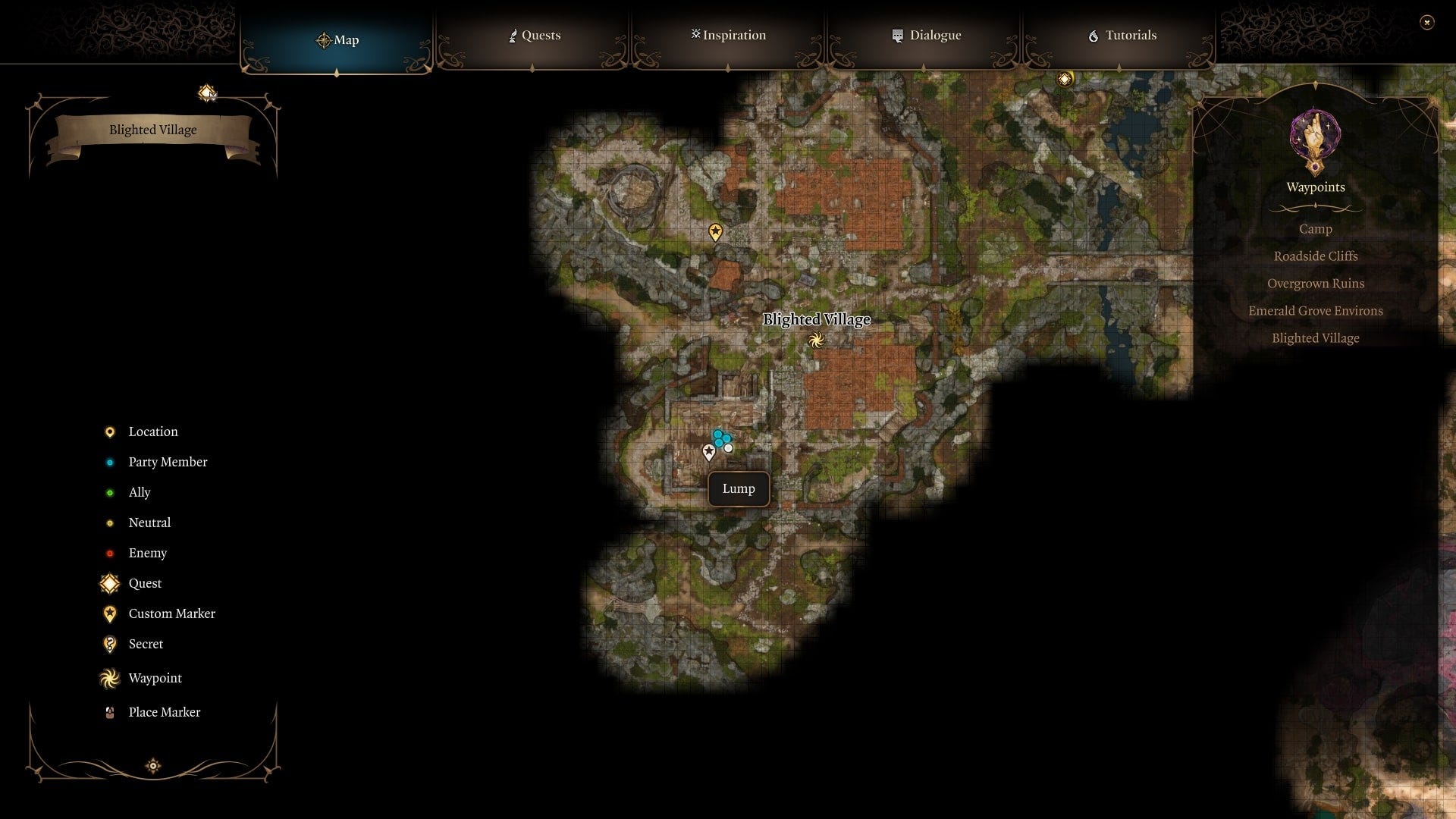
Task: Toggle the Party Member marker visibility
Action: pos(111,462)
